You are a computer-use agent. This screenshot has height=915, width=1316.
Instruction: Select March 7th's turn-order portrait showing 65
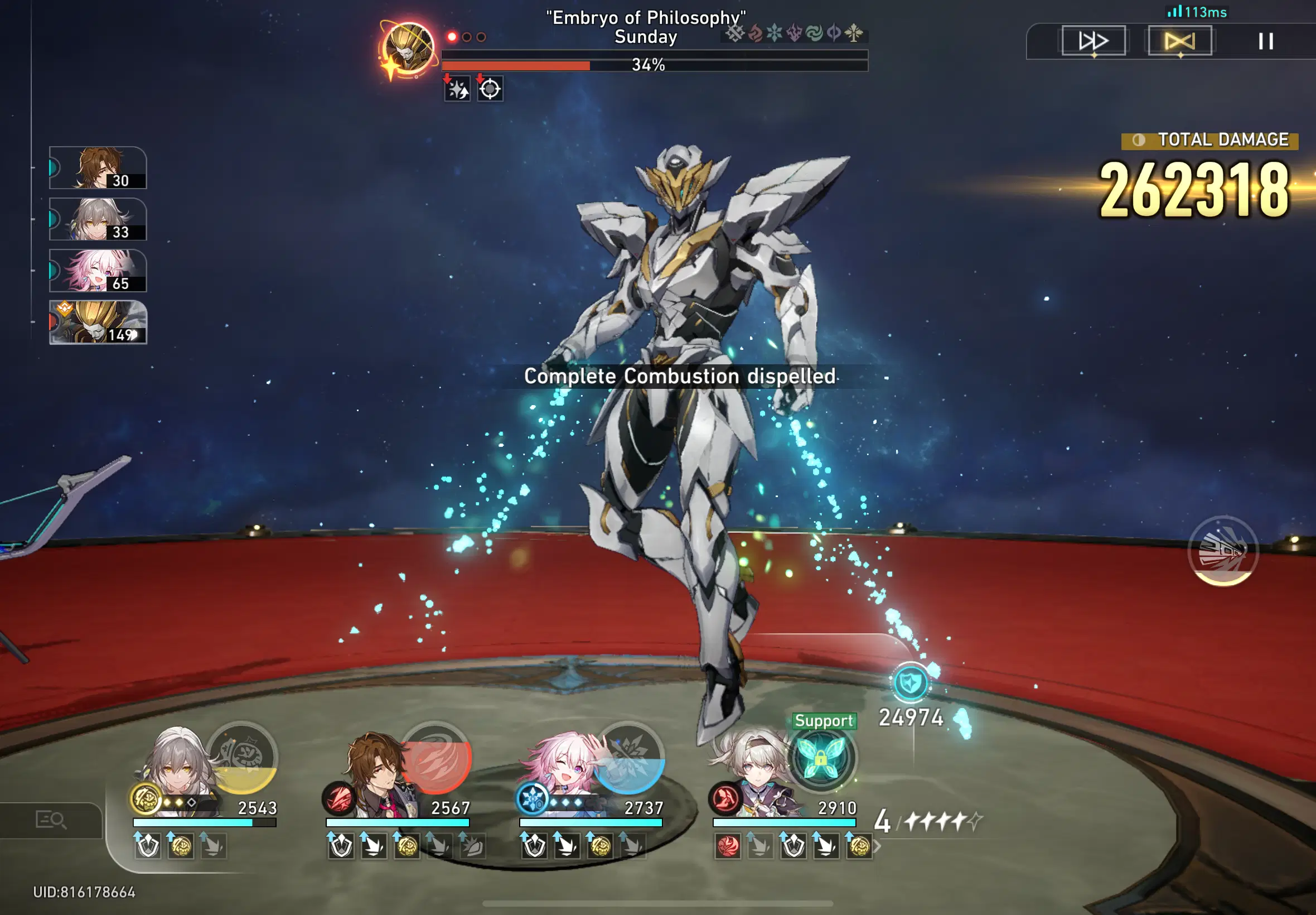[98, 271]
